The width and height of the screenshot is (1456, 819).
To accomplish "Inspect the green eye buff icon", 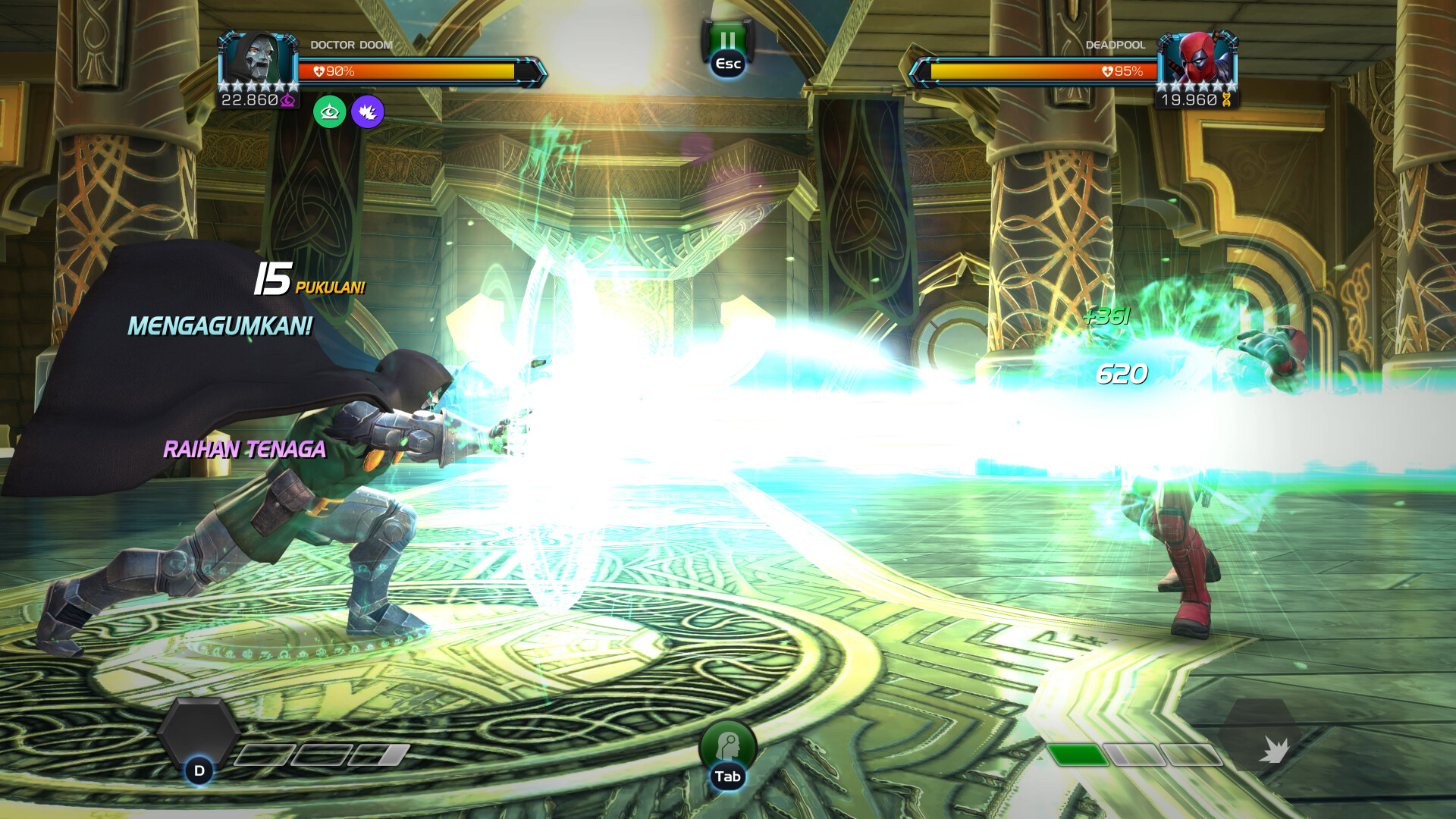I will click(330, 112).
